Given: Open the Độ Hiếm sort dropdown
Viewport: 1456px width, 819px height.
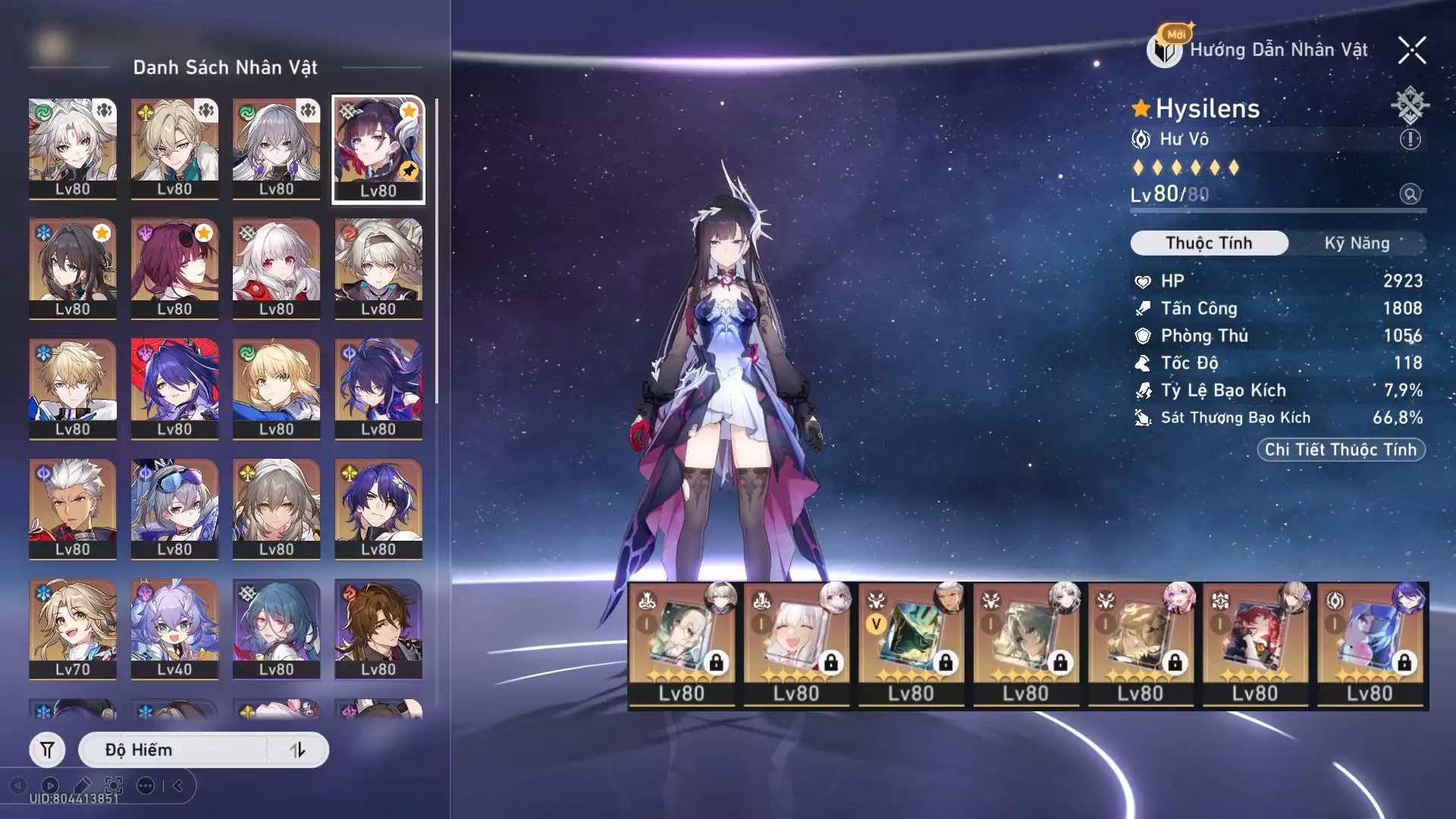Looking at the screenshot, I should click(x=174, y=750).
